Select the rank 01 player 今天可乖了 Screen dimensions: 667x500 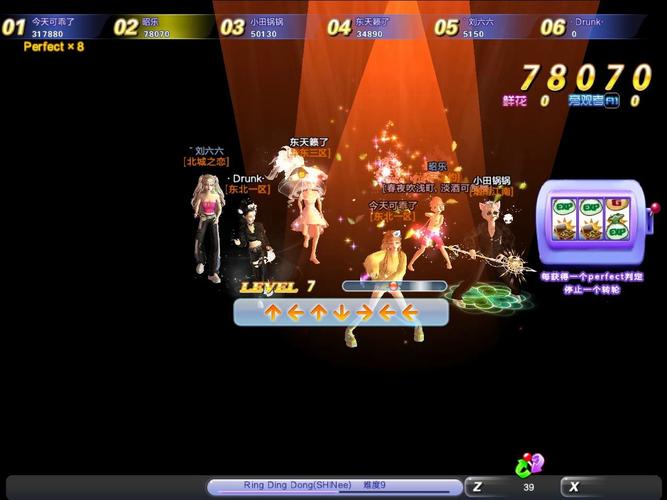click(x=55, y=27)
